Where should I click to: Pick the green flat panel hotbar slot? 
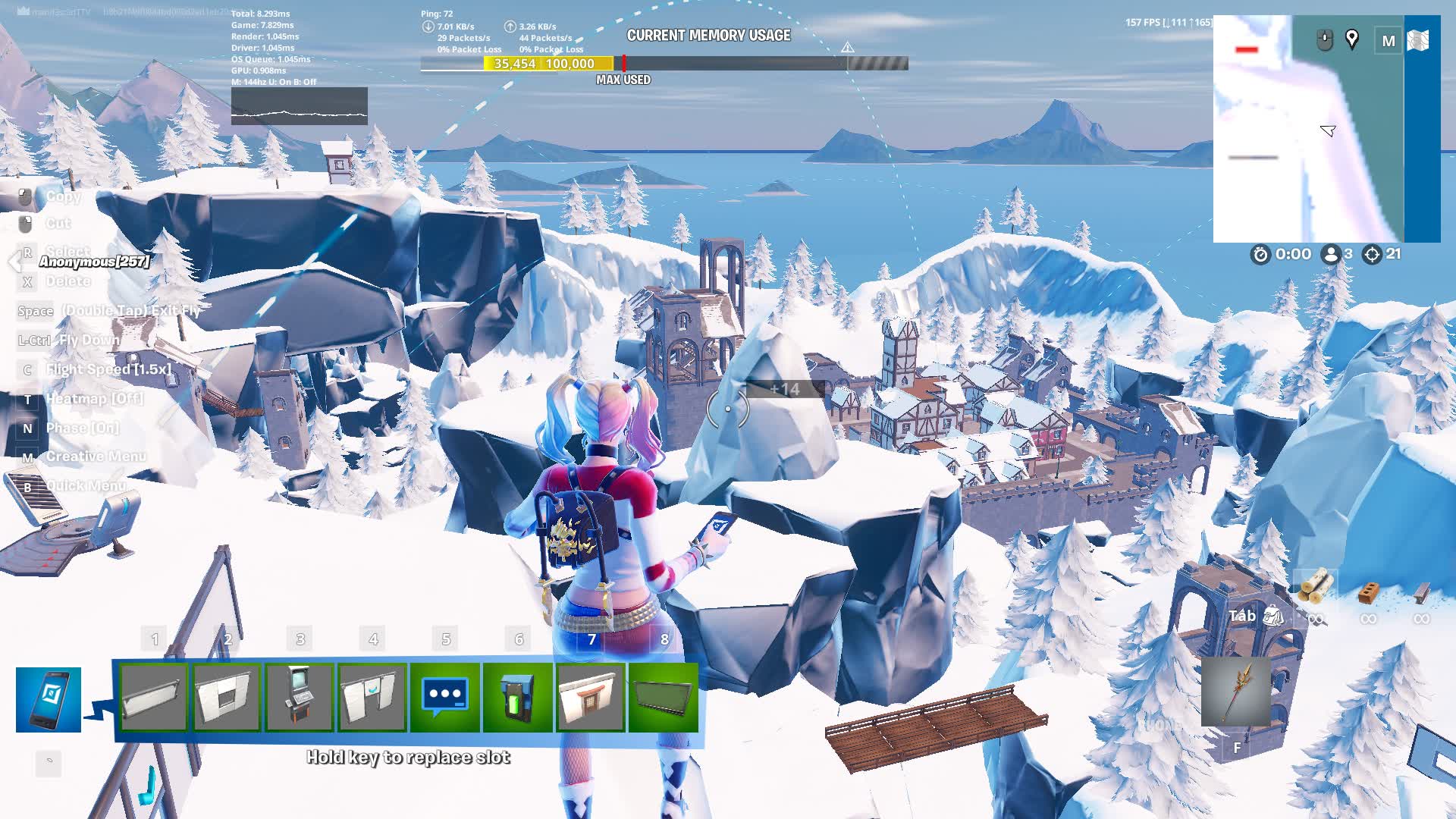coord(664,697)
